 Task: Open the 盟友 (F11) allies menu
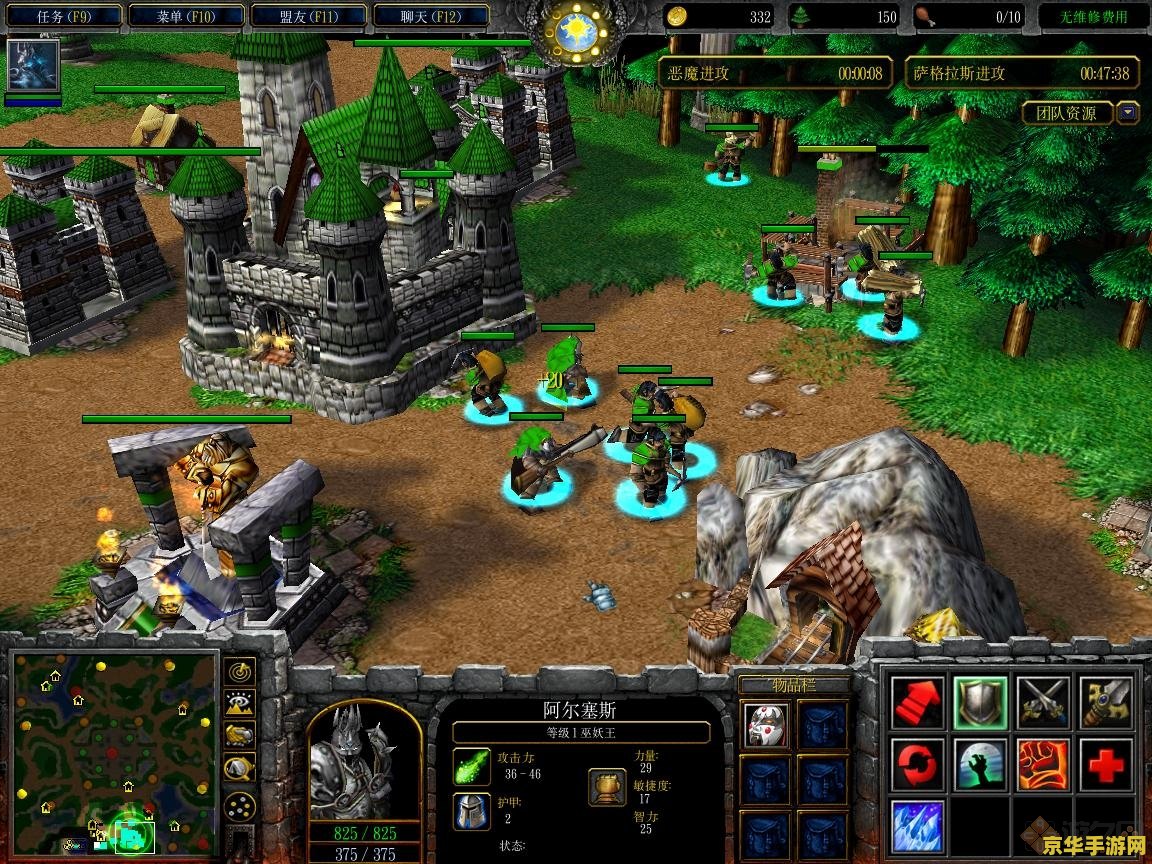tap(308, 16)
